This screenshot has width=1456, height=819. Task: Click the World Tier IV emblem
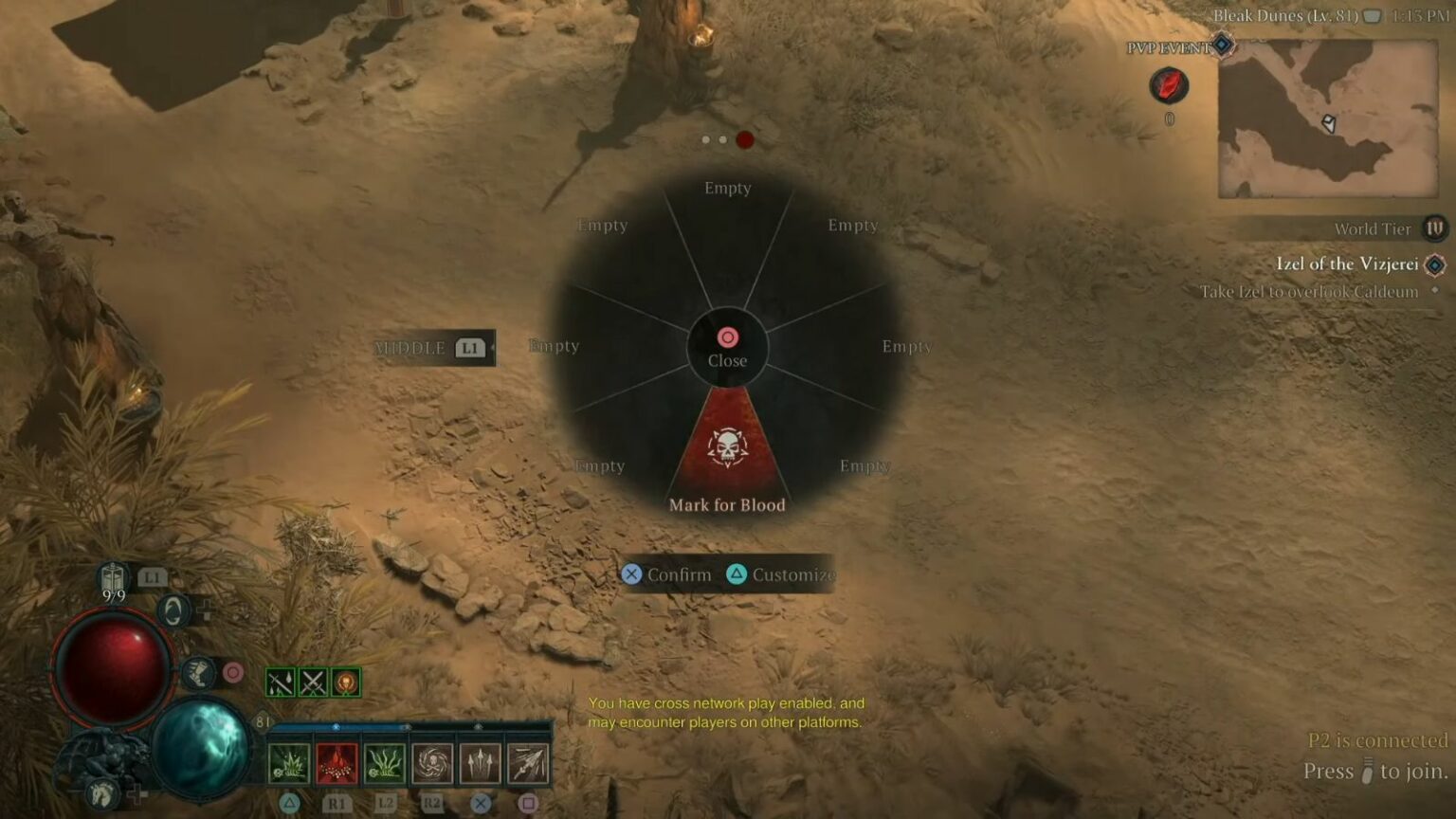[1434, 228]
